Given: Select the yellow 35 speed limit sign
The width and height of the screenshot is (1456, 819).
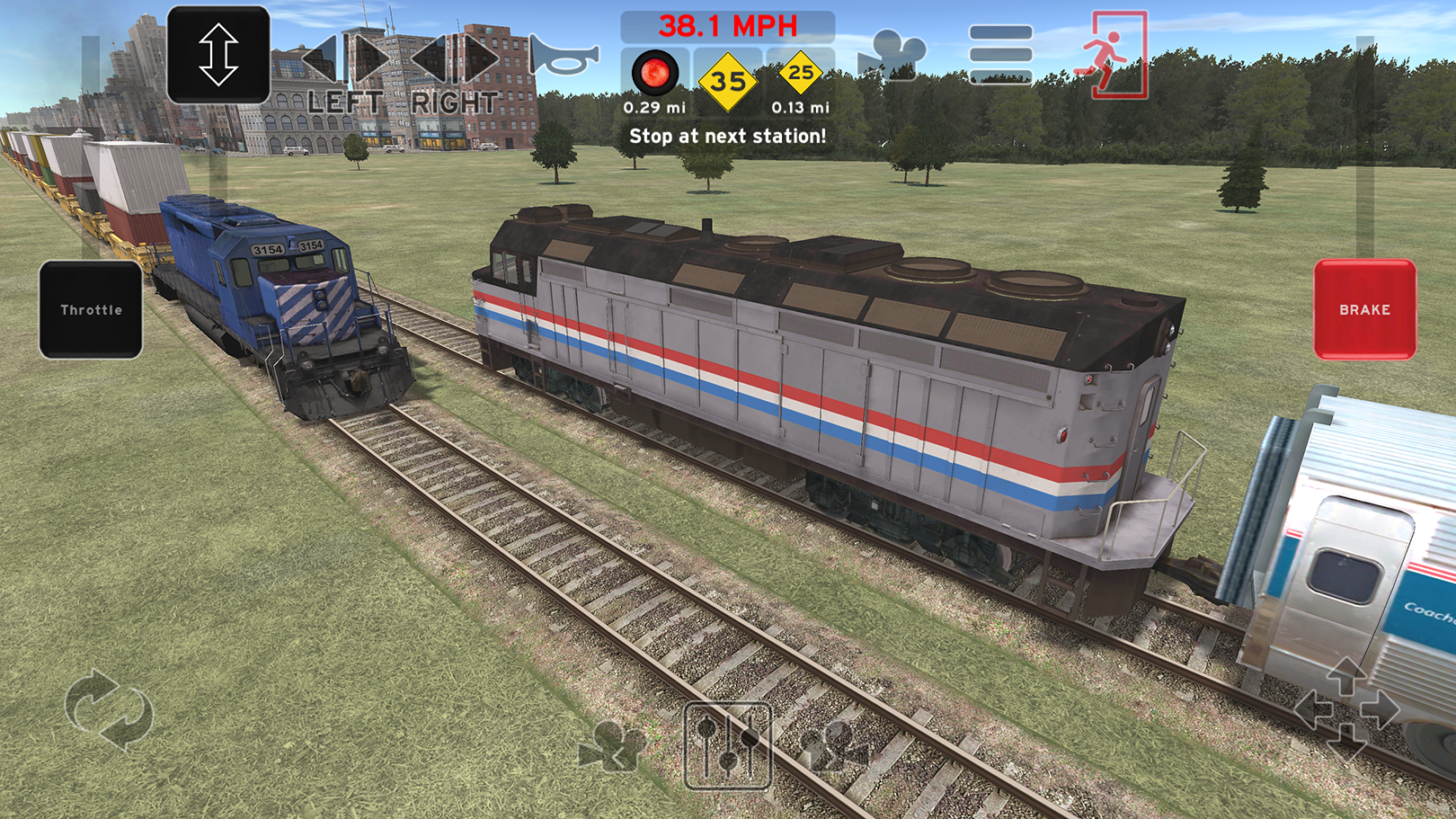Looking at the screenshot, I should tap(730, 81).
